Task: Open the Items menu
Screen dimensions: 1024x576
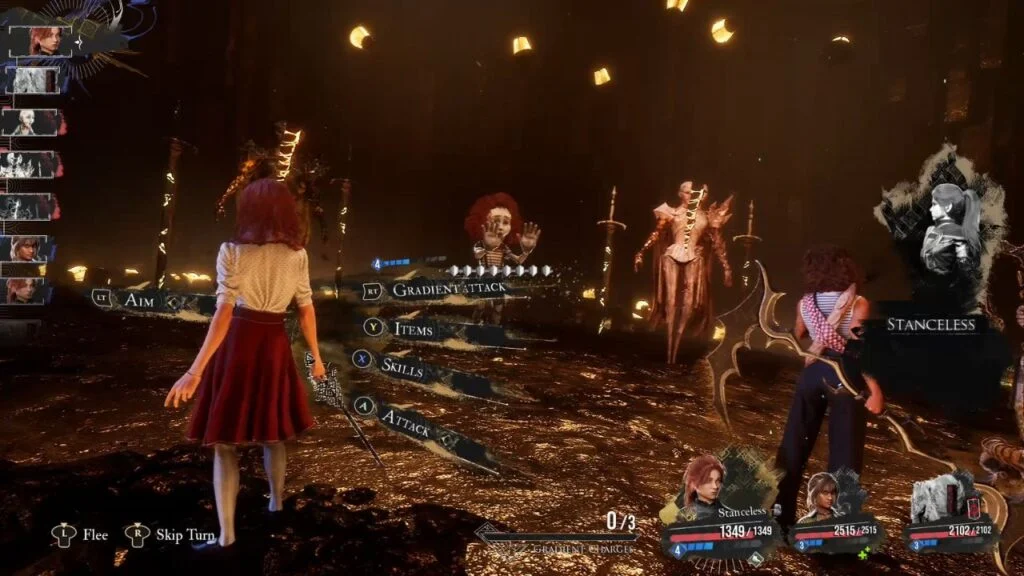Action: [412, 327]
